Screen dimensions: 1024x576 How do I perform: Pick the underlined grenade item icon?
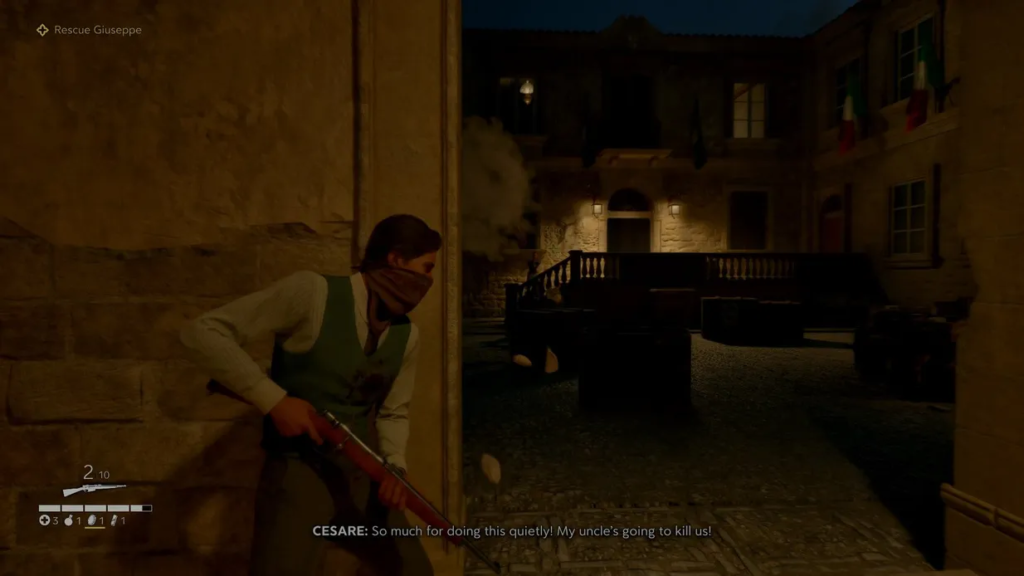[92, 520]
